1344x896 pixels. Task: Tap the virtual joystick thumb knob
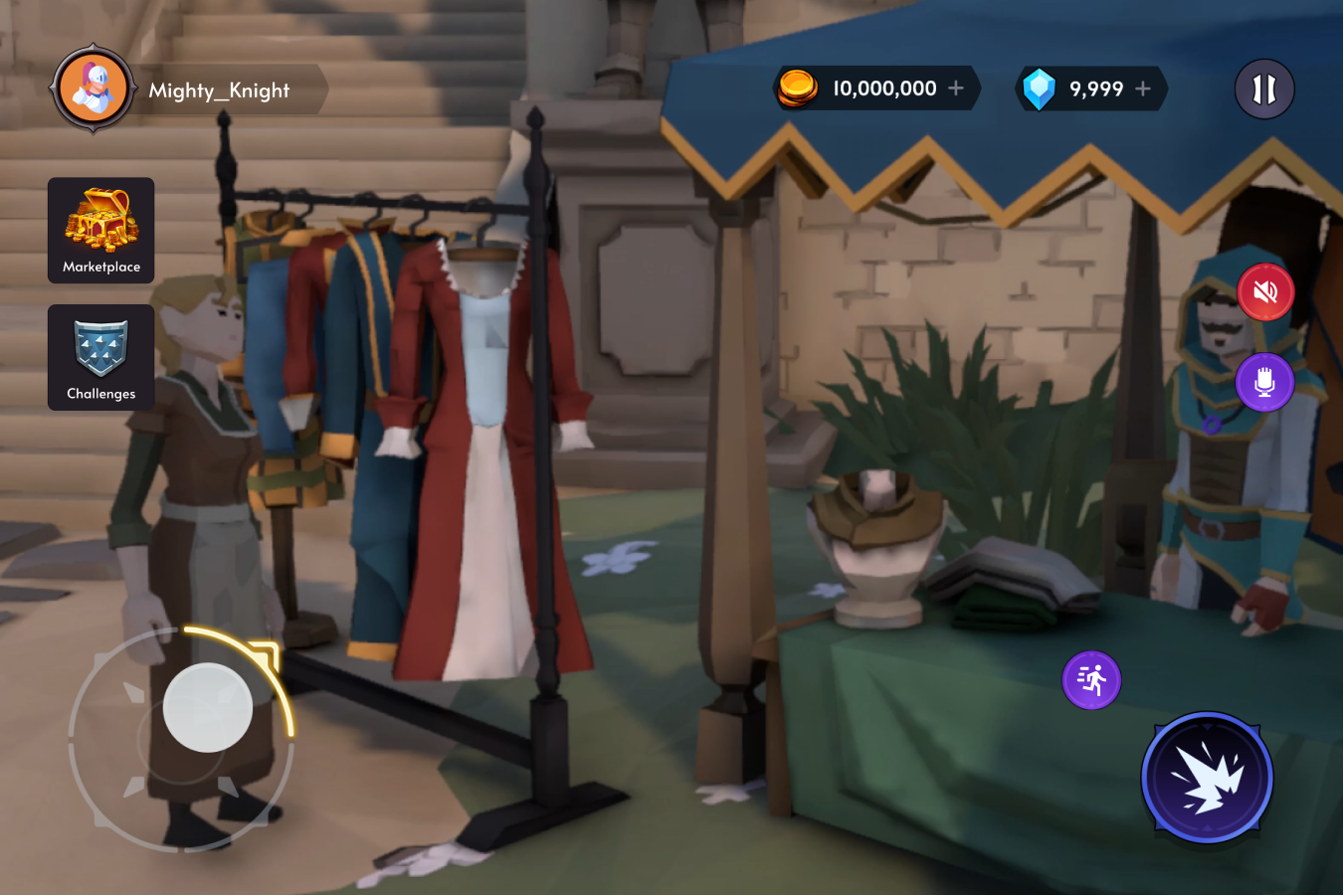(x=207, y=707)
